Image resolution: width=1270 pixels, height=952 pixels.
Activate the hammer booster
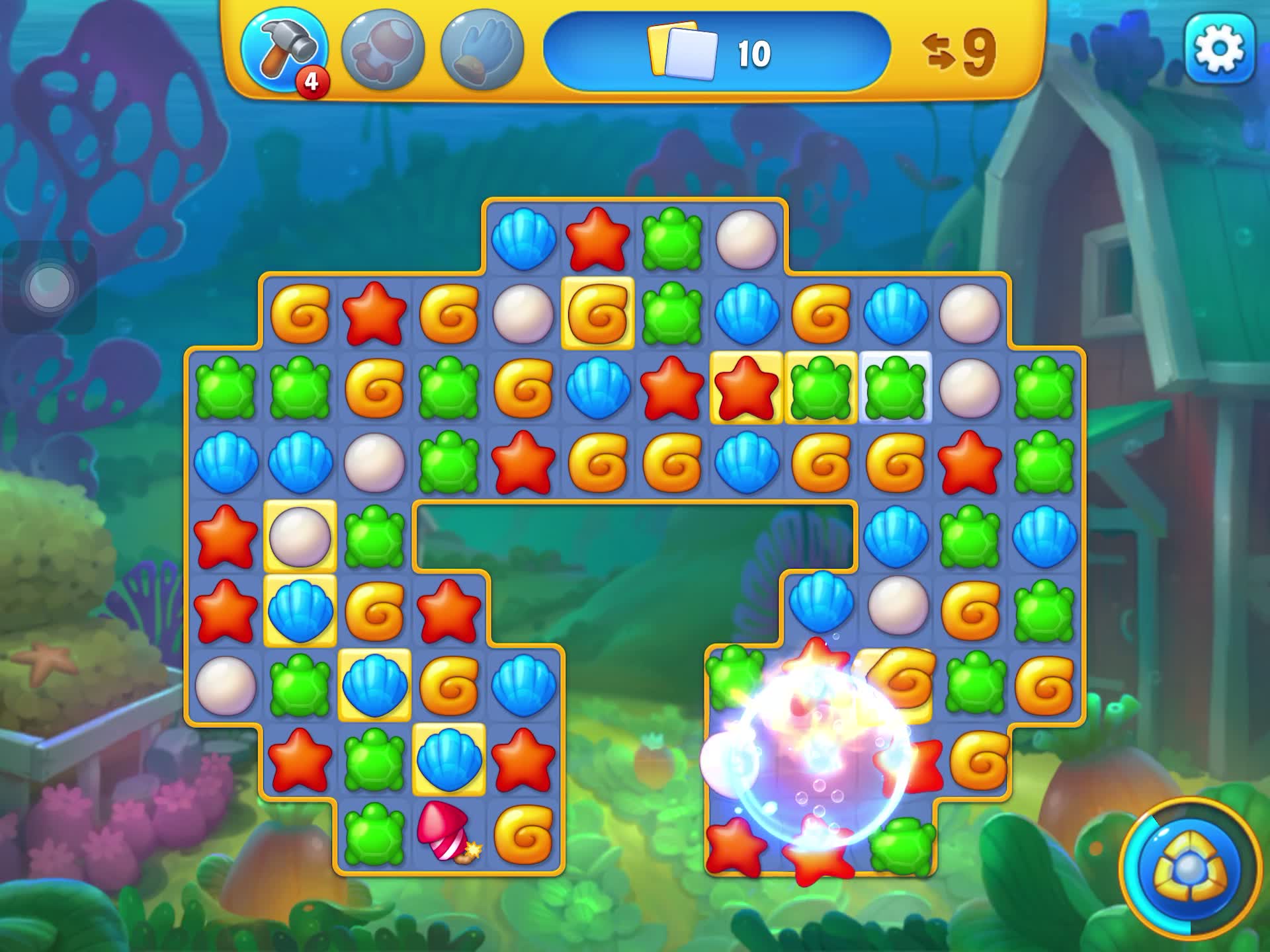(x=284, y=50)
